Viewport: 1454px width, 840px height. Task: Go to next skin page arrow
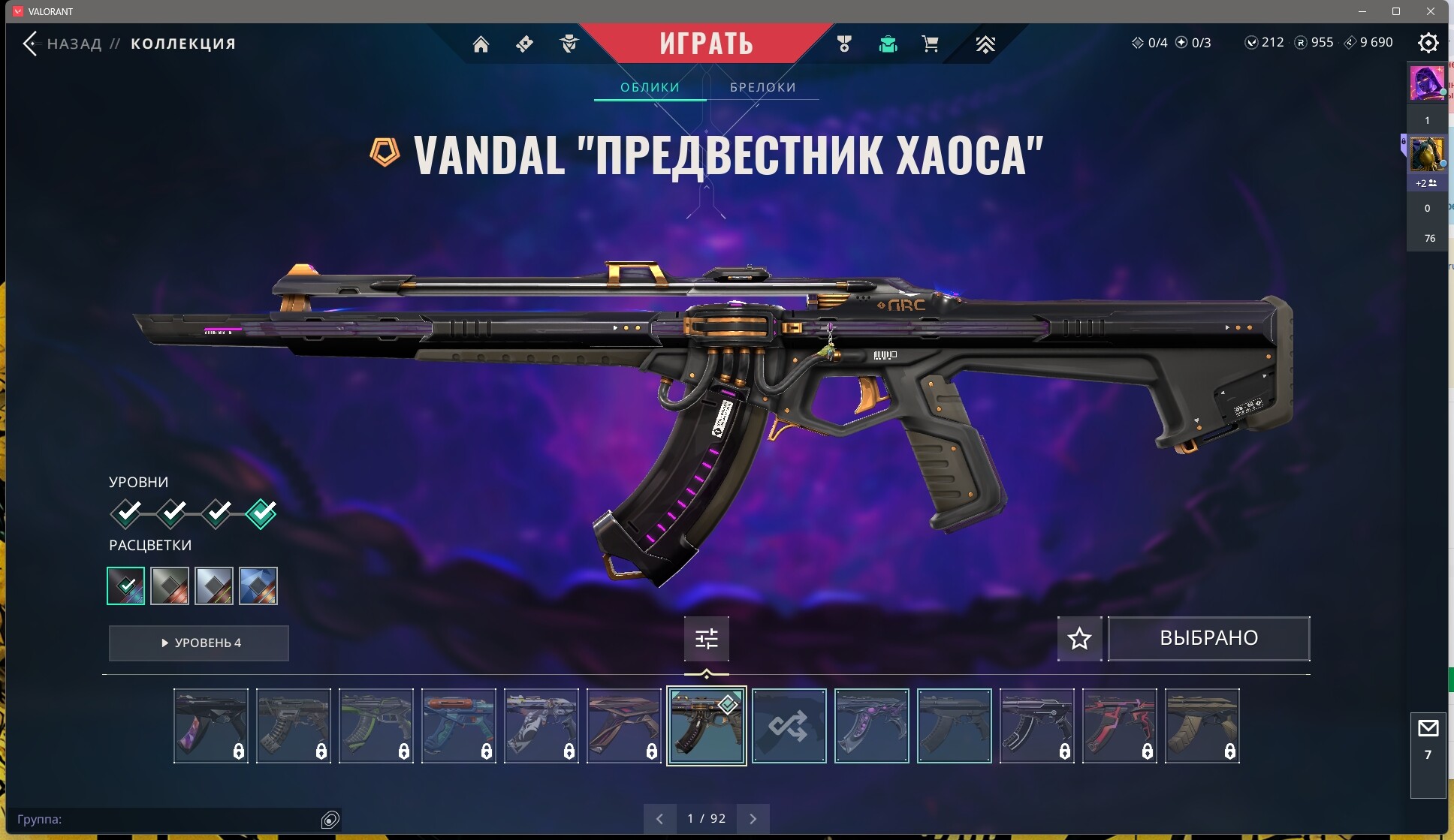(753, 819)
